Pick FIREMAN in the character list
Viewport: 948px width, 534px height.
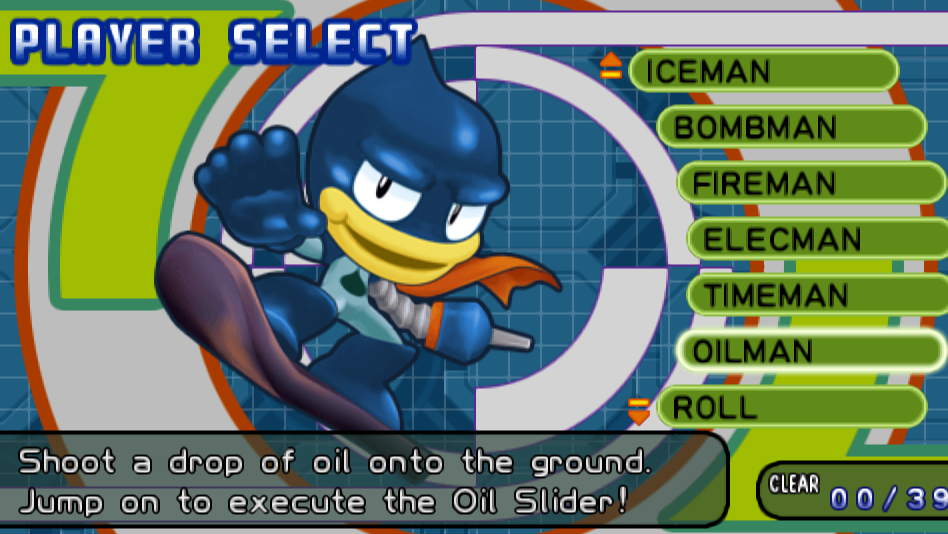(810, 183)
